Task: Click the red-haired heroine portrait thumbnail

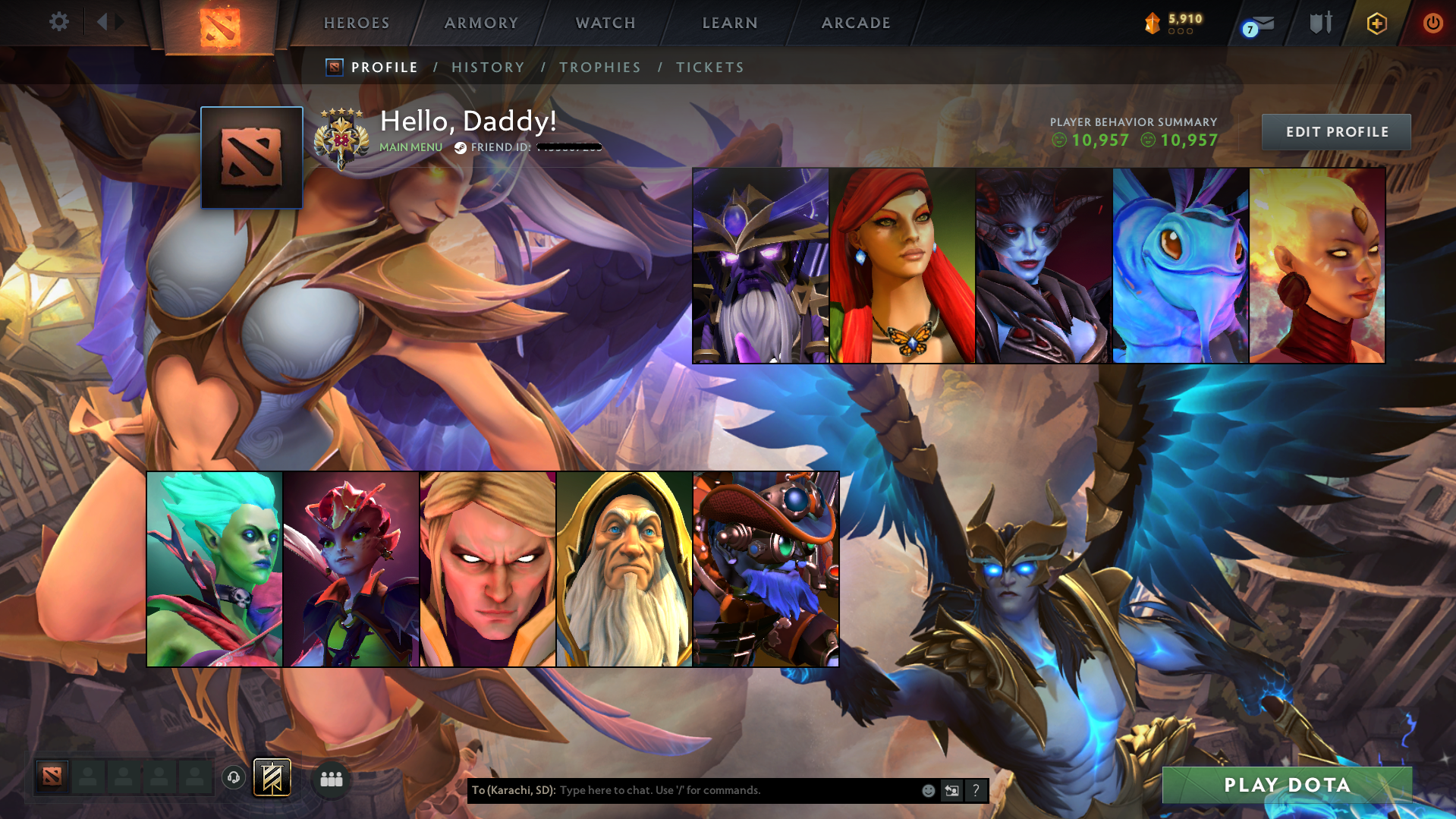Action: pyautogui.click(x=901, y=266)
